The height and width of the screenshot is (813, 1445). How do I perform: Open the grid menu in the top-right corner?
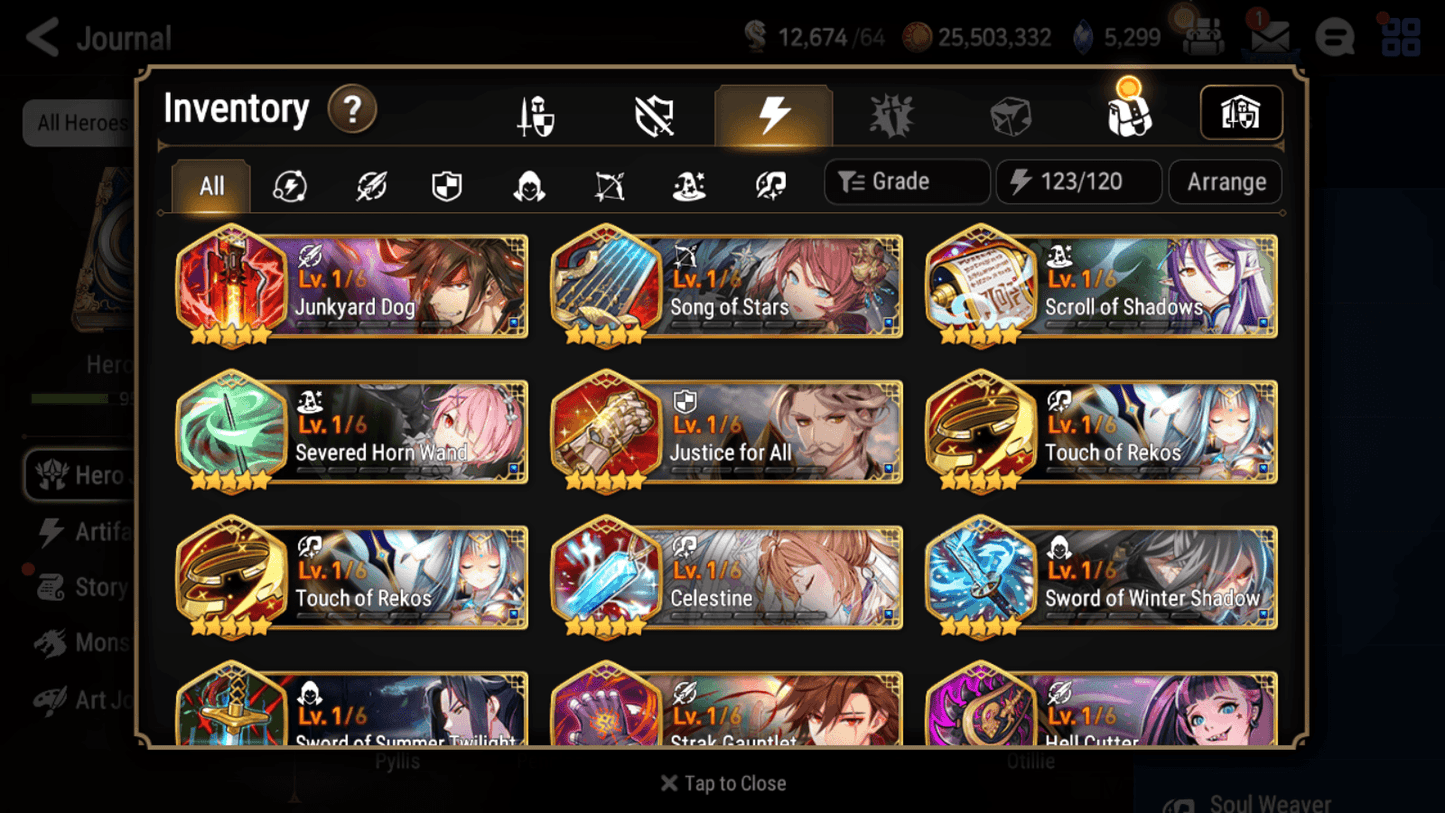coord(1401,37)
